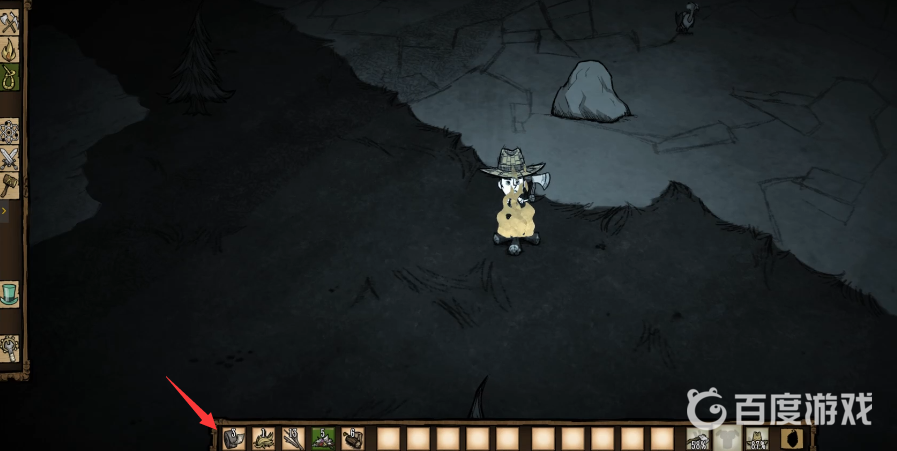Expand the crafting bar arrow
Screen dimensions: 897x451
[4, 212]
